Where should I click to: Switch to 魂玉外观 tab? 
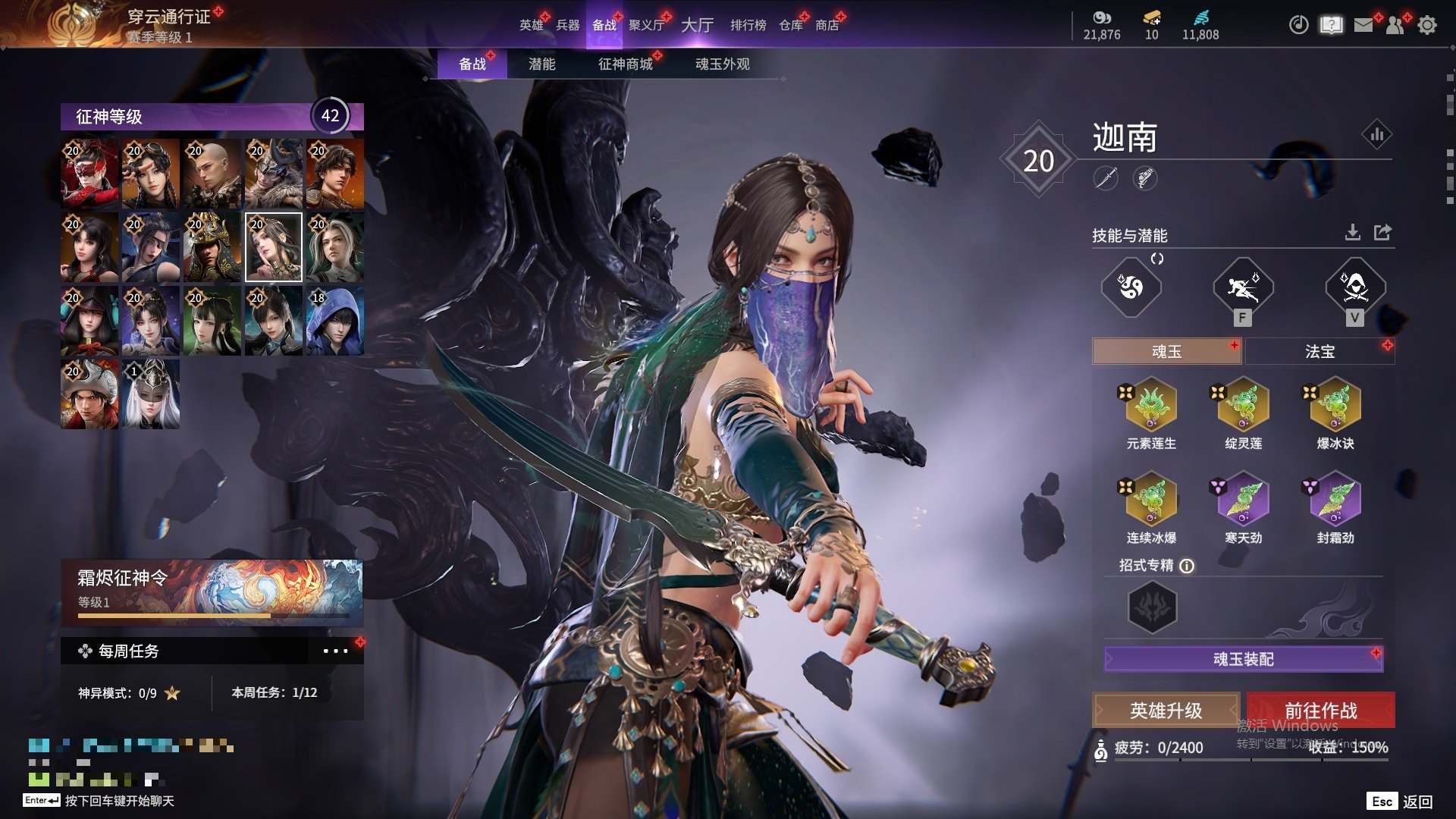point(722,64)
